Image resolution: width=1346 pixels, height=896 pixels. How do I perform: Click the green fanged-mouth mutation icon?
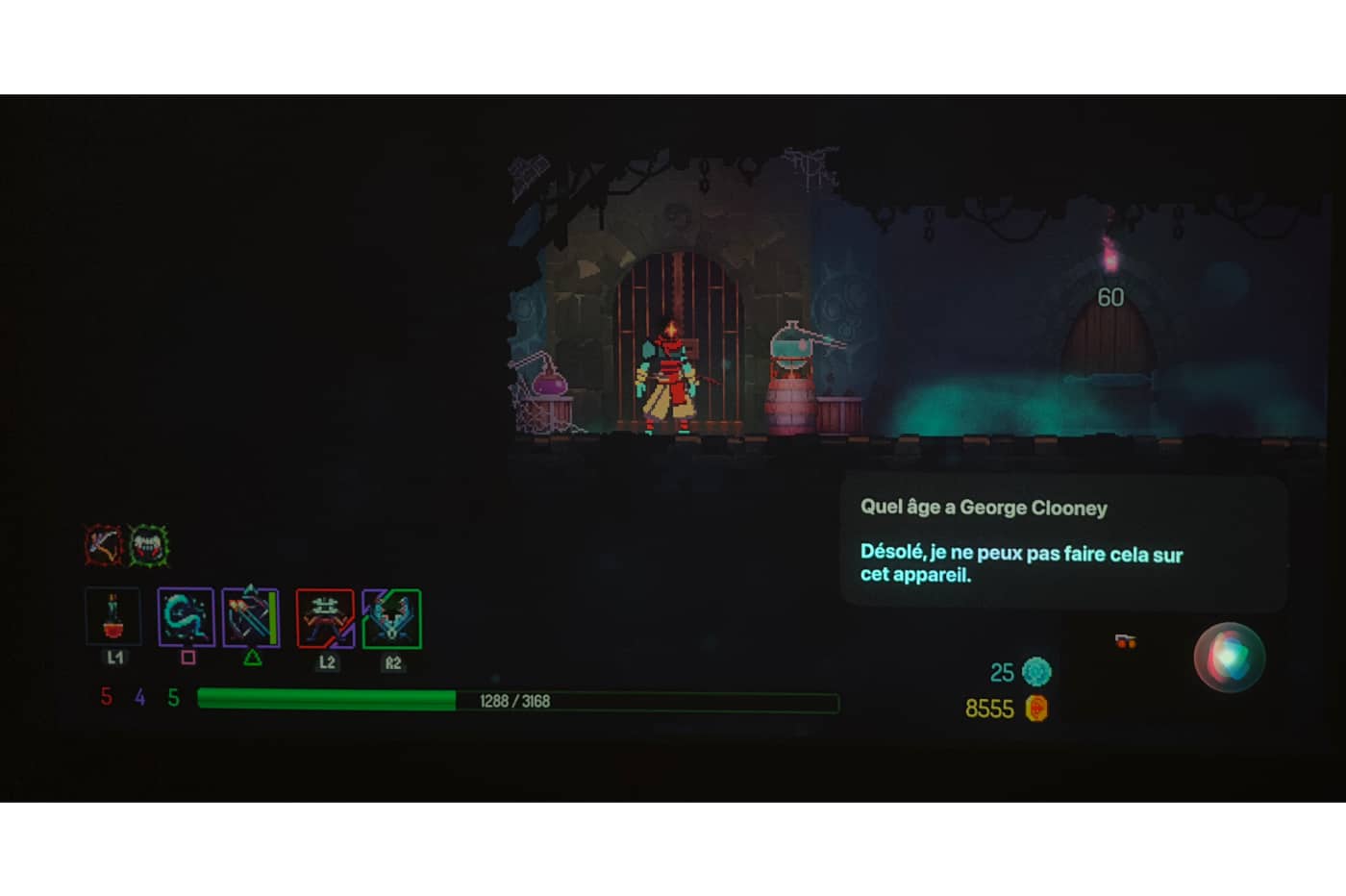click(x=149, y=546)
